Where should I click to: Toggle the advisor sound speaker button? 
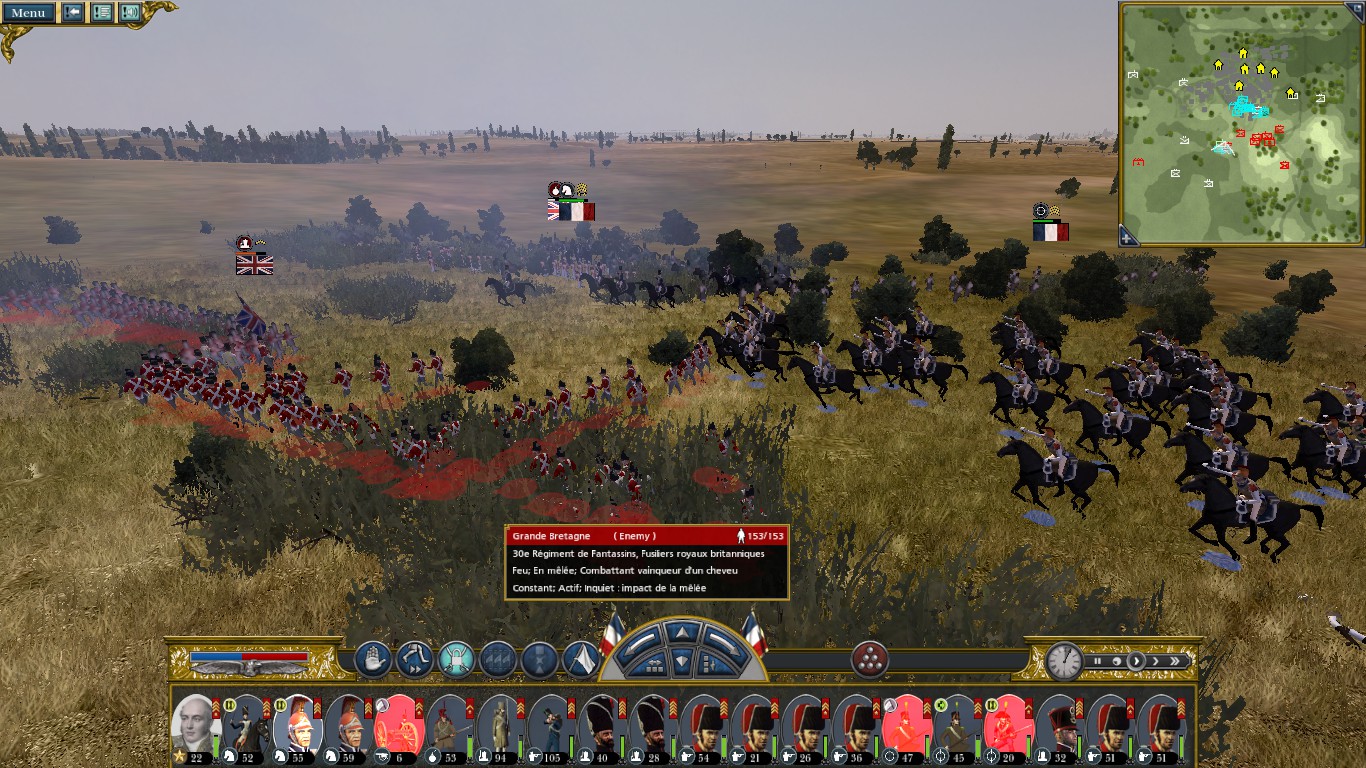click(130, 13)
